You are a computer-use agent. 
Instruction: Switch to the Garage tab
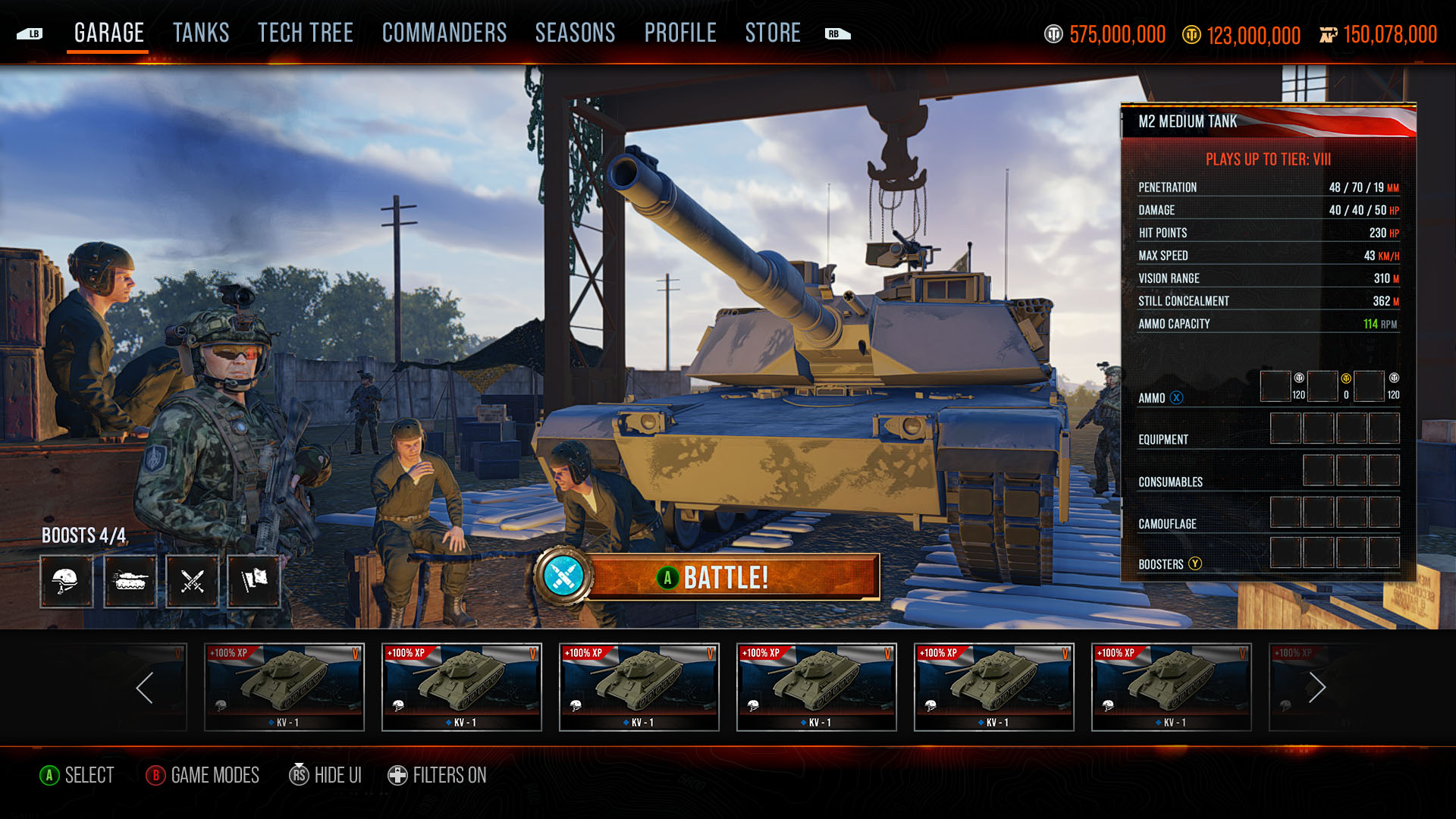click(x=109, y=33)
